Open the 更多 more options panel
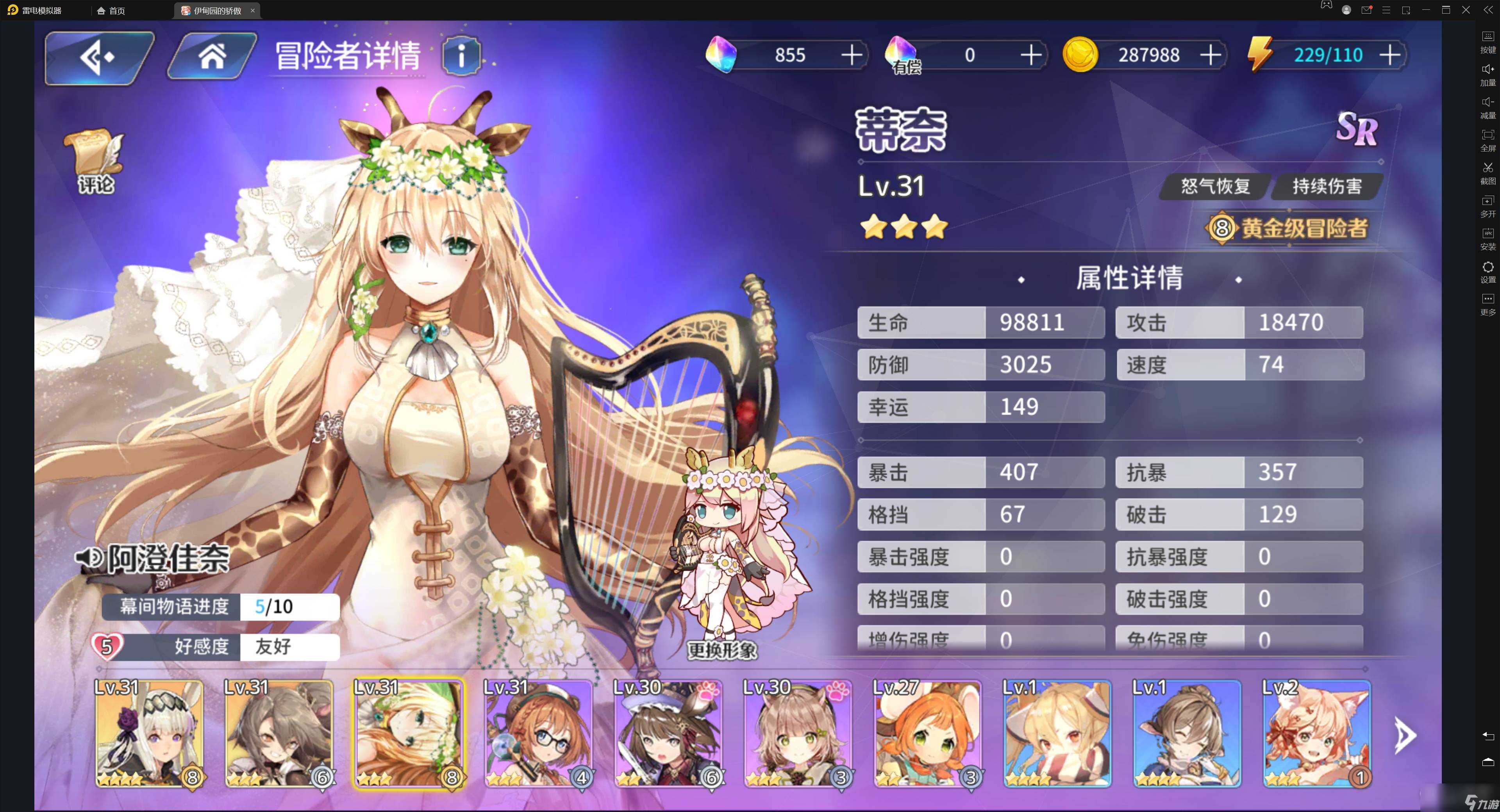Screen dimensions: 1500x812 click(1488, 300)
